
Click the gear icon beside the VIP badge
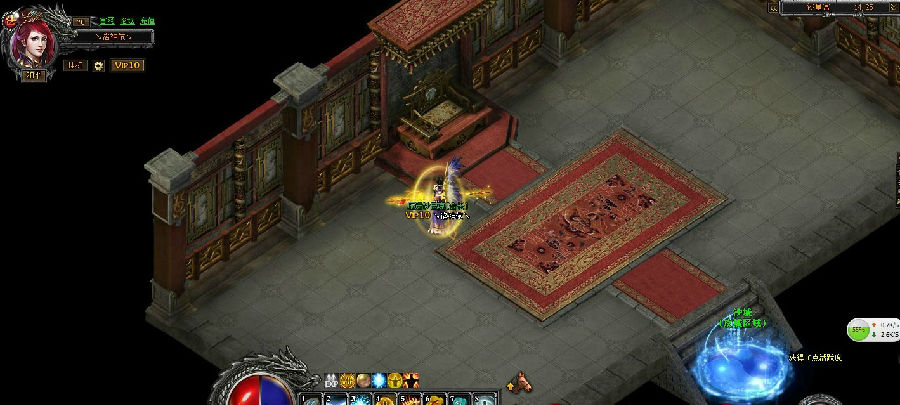pos(99,65)
